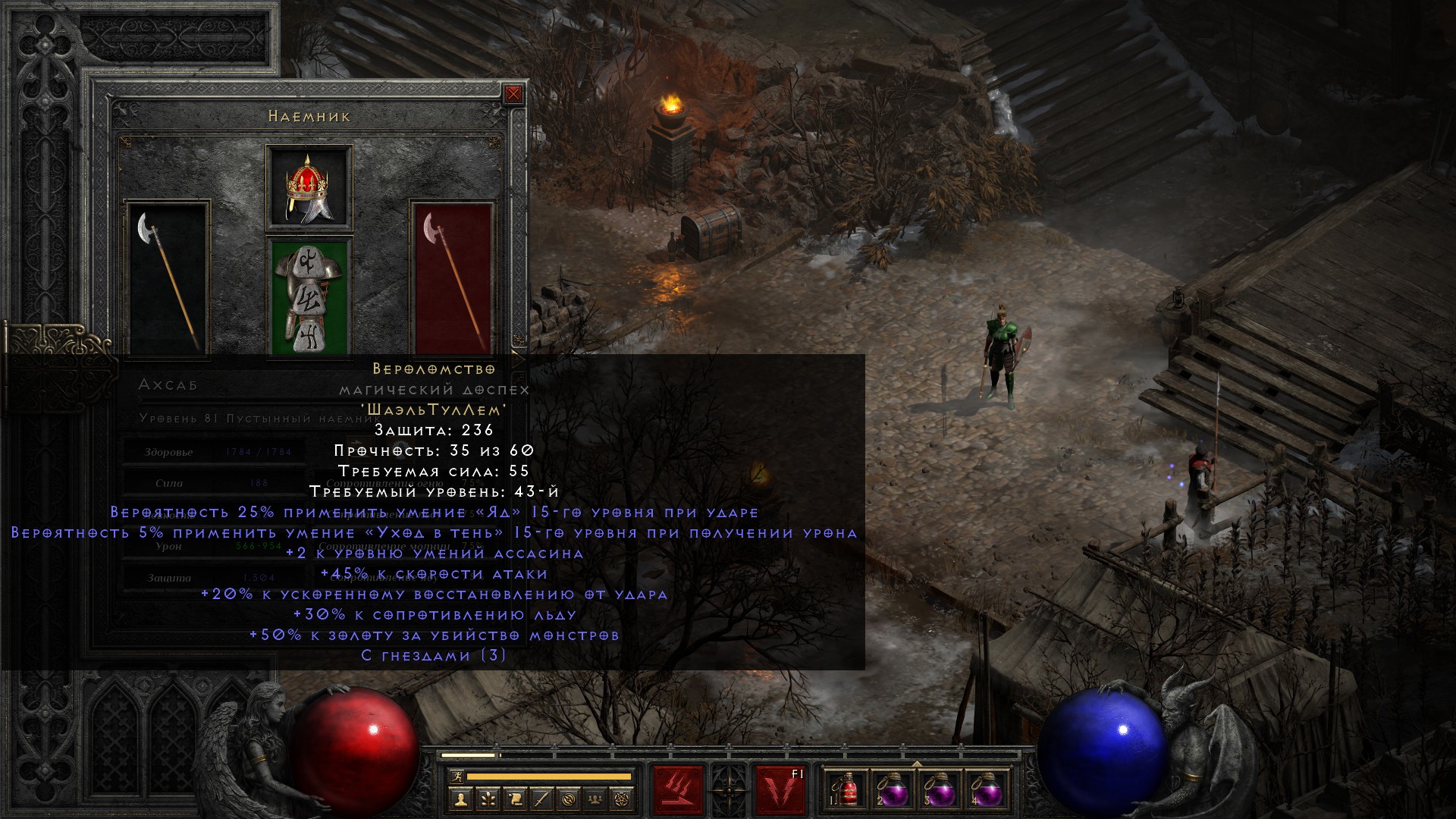Use the purple potion in belt slot 4

[x=987, y=790]
